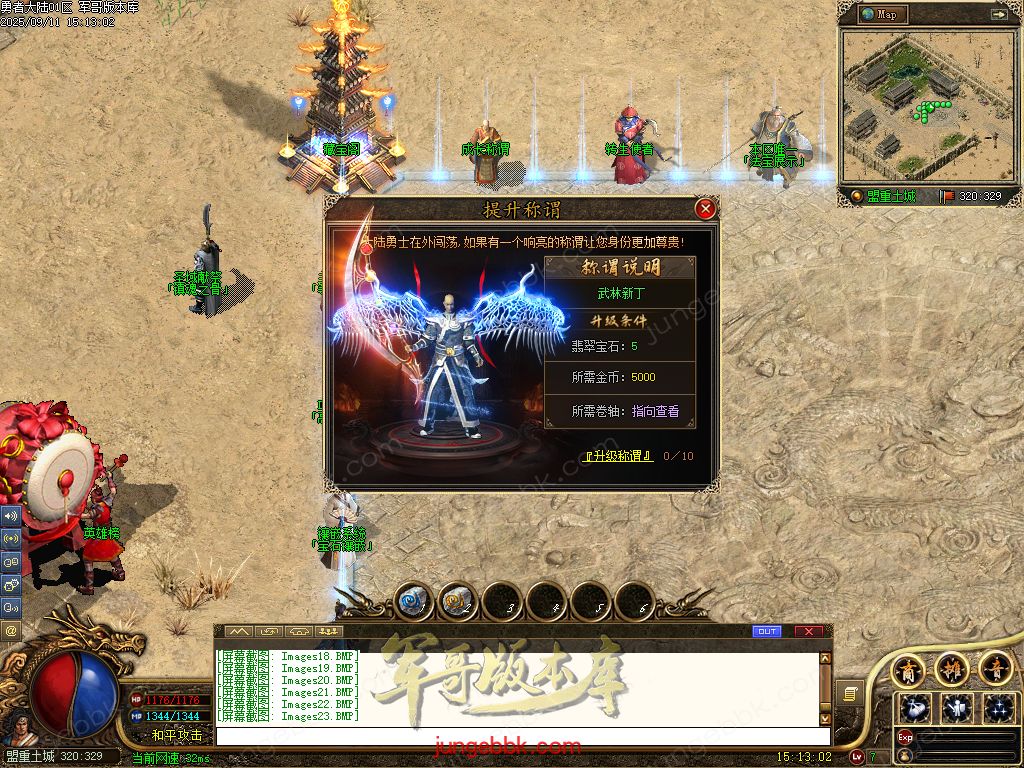Open the 排 ranking round button
1024x768 pixels.
pos(952,668)
